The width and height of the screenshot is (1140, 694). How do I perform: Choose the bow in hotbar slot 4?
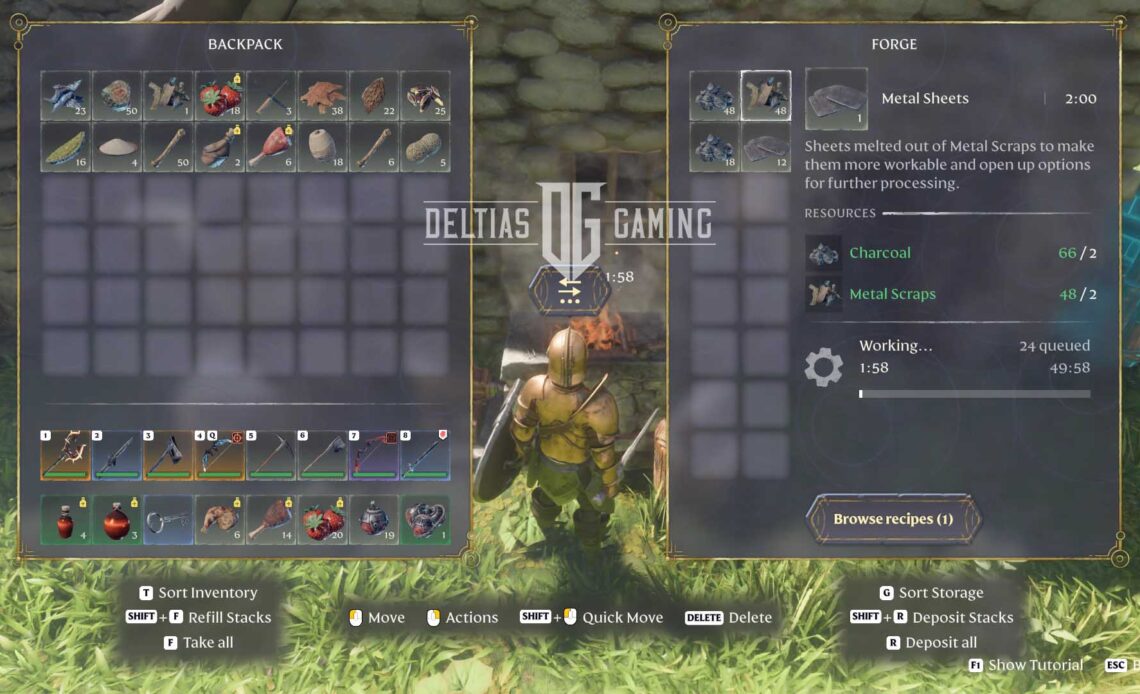pyautogui.click(x=220, y=456)
